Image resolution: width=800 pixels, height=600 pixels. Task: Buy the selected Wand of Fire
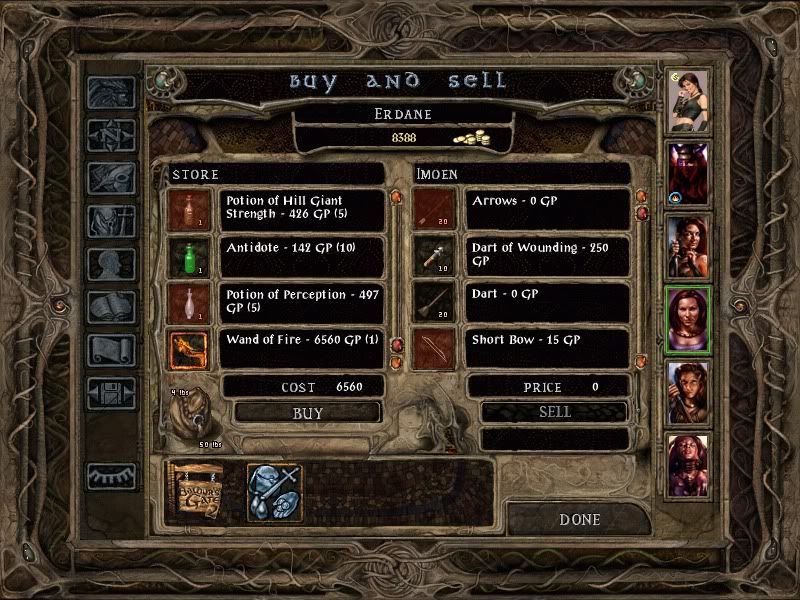coord(308,412)
